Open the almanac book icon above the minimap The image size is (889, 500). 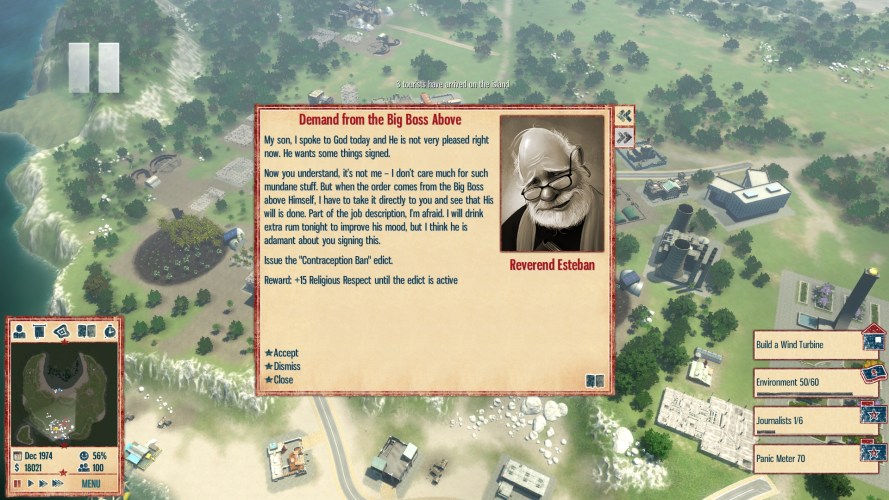pyautogui.click(x=86, y=330)
